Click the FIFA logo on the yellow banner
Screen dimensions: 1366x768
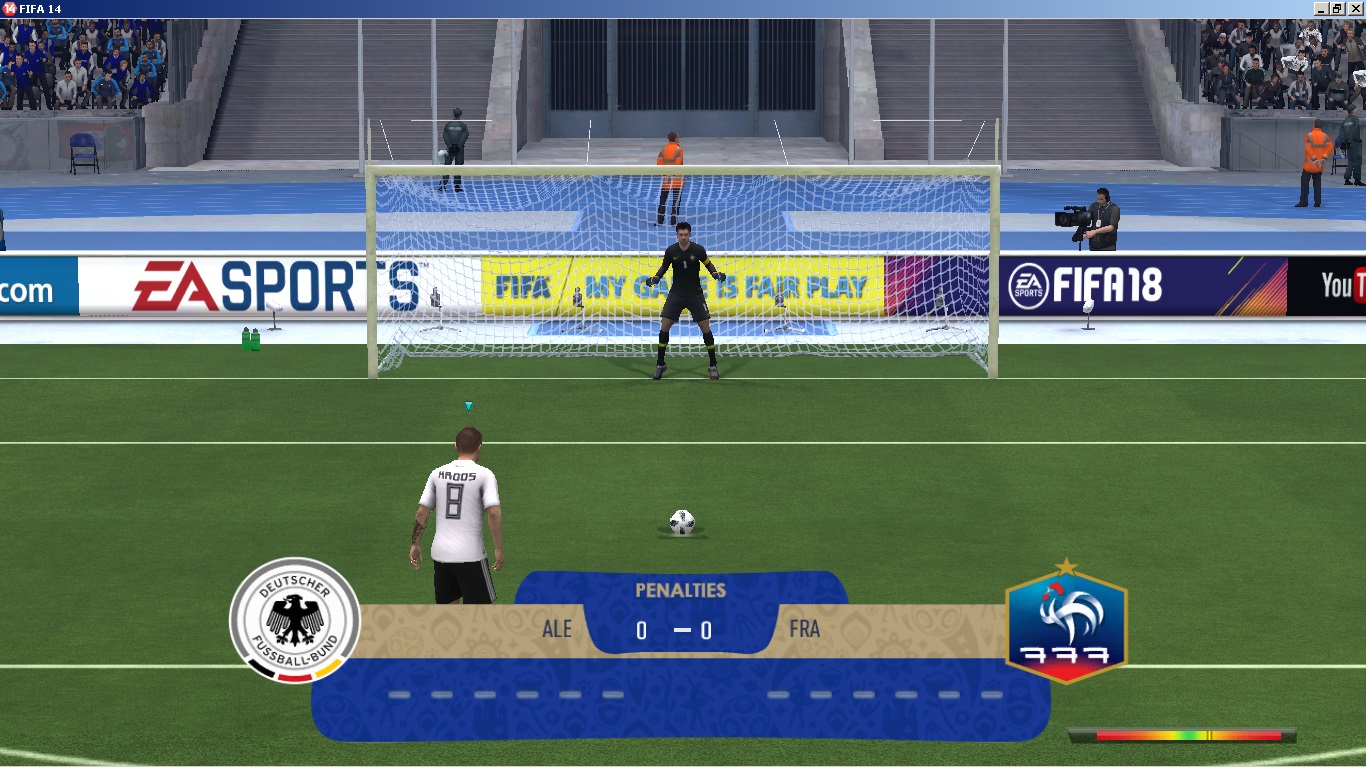[x=523, y=287]
